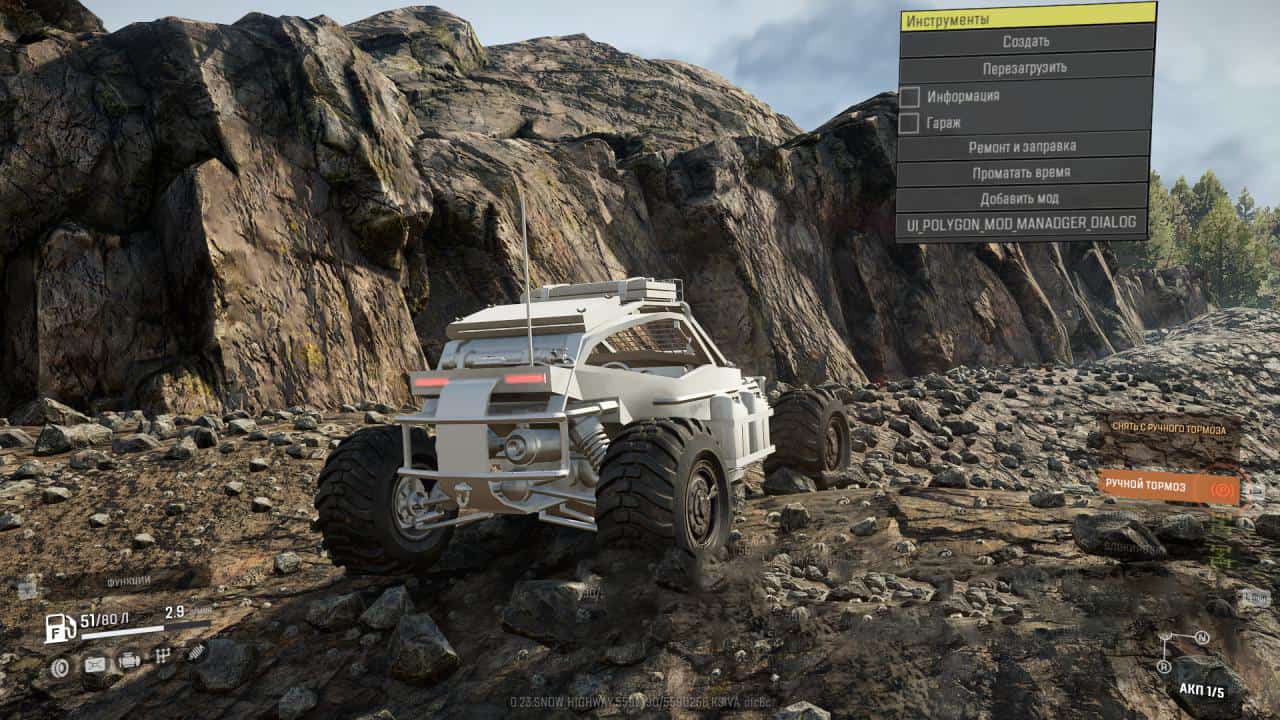Activate the orange Ручной тормоз button
This screenshot has width=1280, height=720.
tap(1168, 486)
